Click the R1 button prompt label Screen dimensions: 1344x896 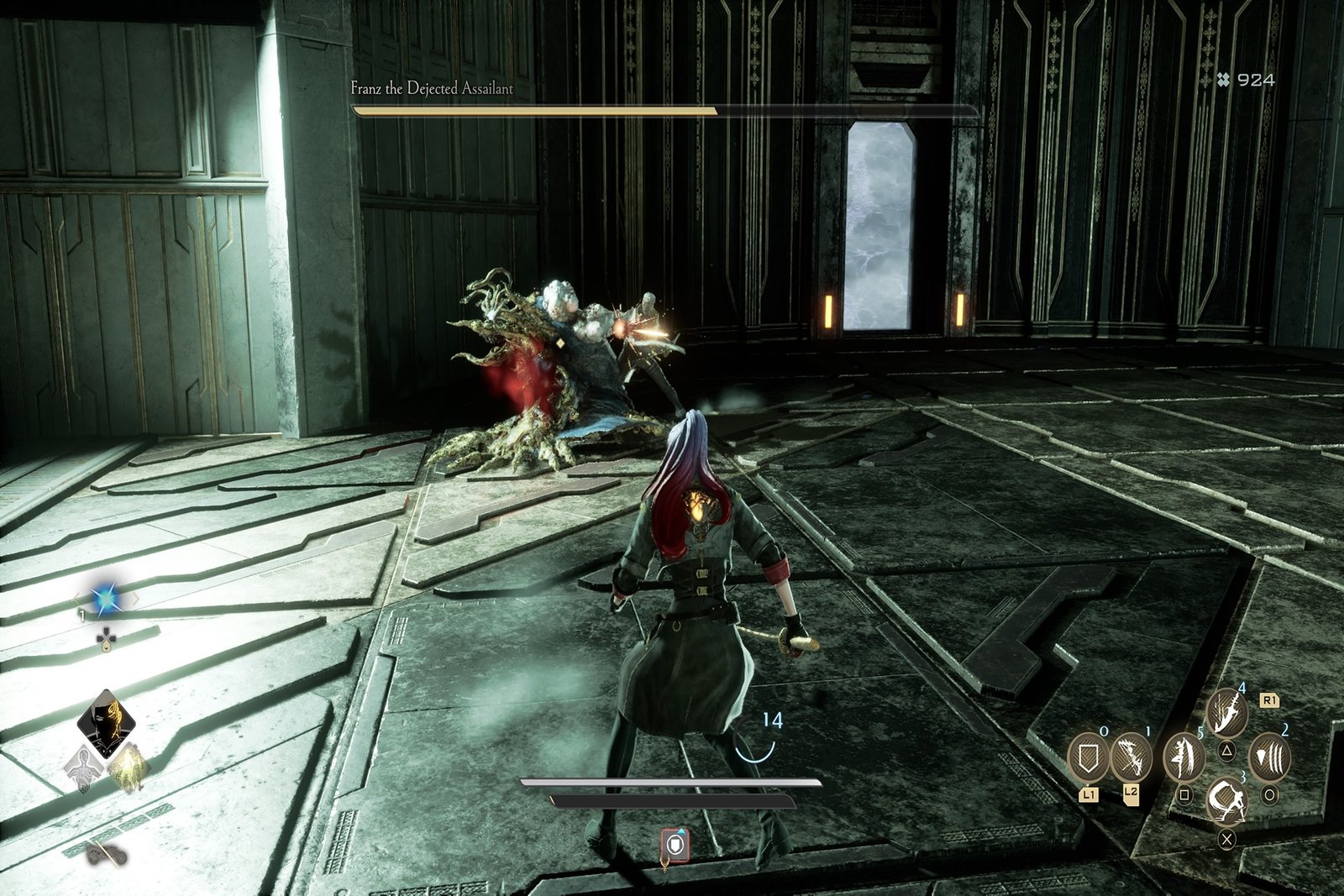(1269, 700)
